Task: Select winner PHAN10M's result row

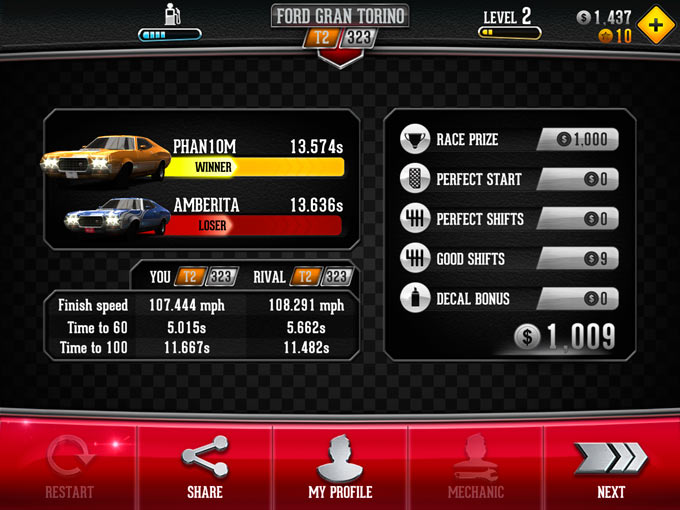Action: coord(200,156)
